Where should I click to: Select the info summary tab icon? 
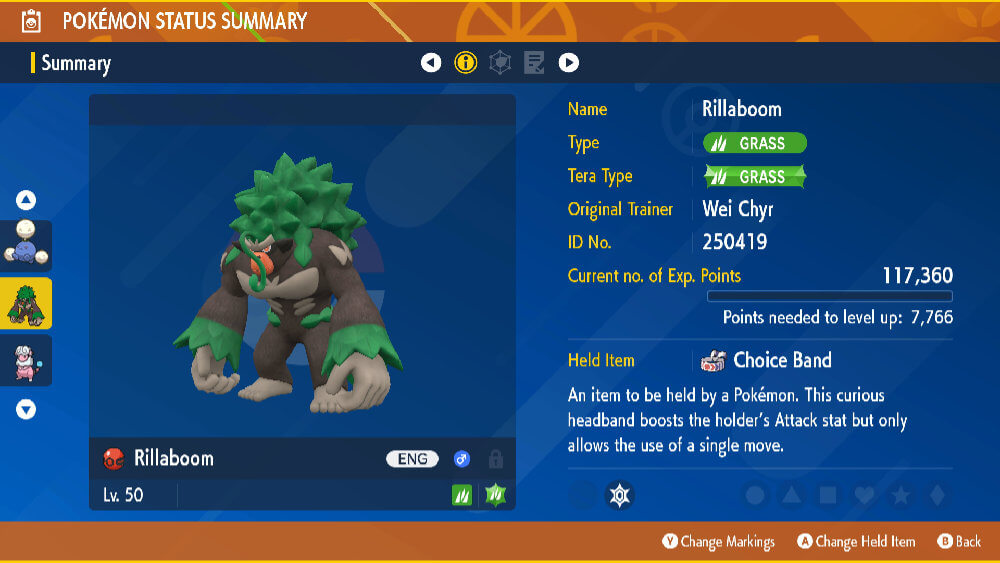tap(466, 63)
